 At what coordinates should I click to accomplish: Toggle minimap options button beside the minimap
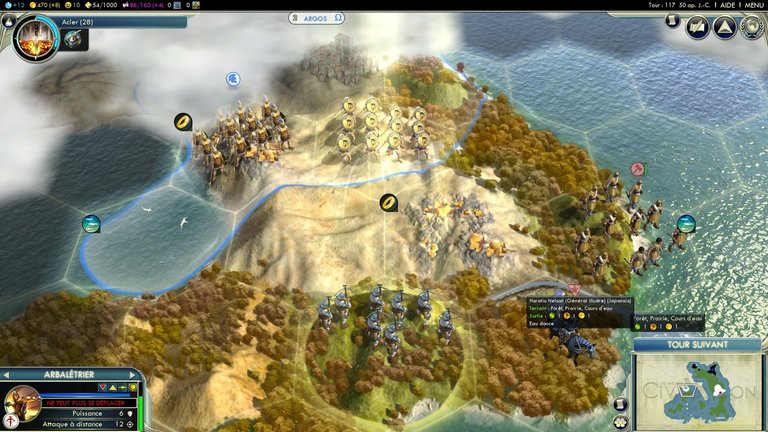[621, 405]
